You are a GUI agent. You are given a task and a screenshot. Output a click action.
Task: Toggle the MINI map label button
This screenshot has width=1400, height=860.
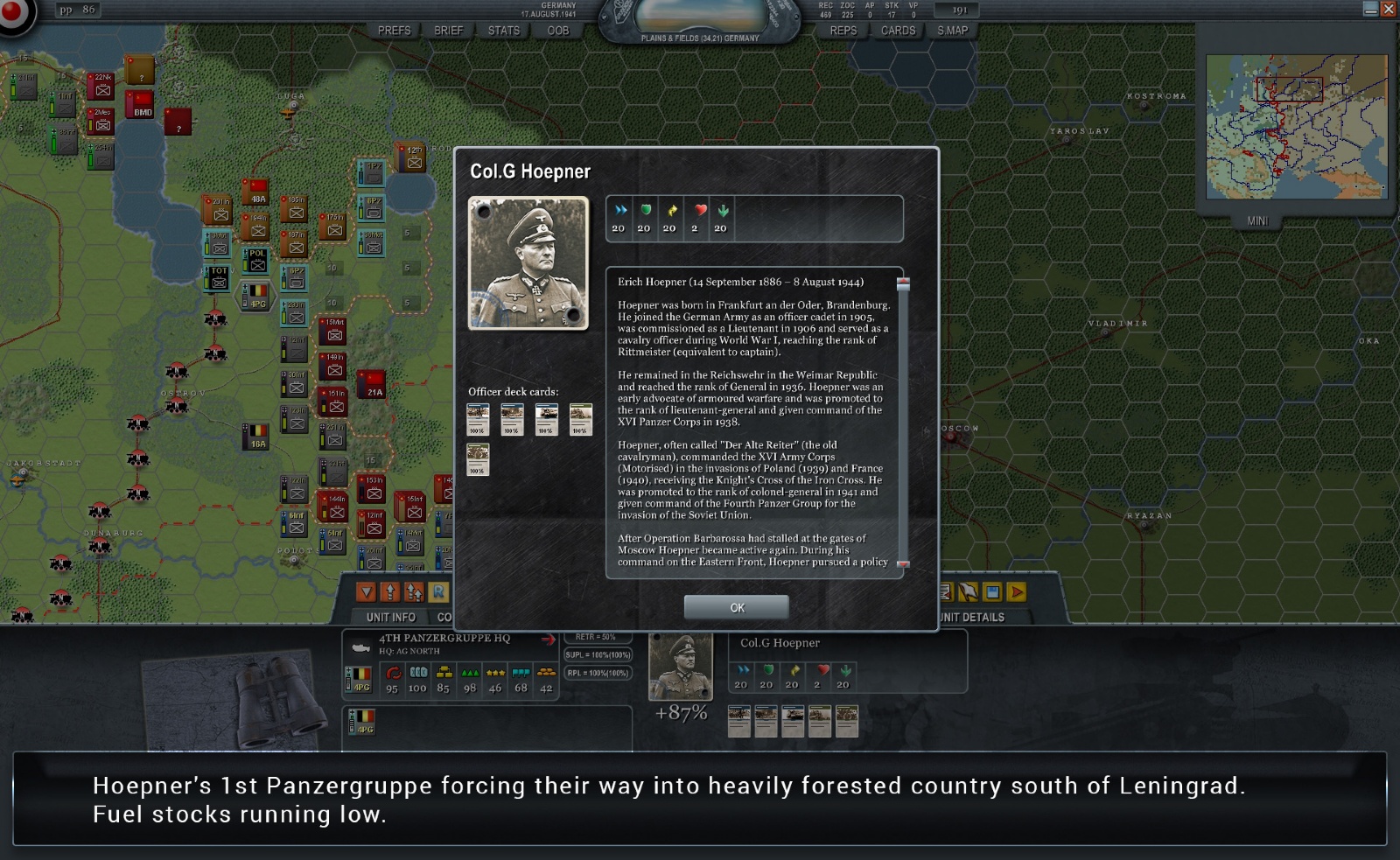tap(1257, 221)
